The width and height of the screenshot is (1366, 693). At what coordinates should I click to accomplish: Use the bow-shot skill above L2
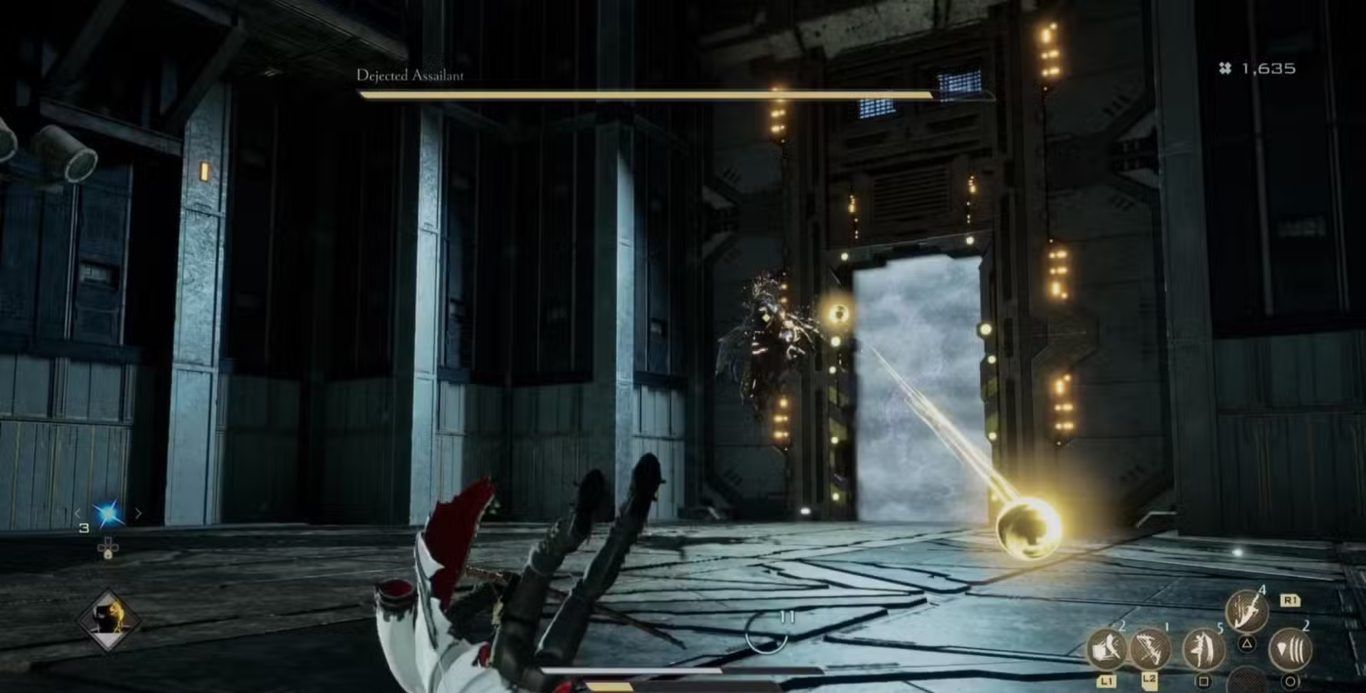[x=1150, y=649]
